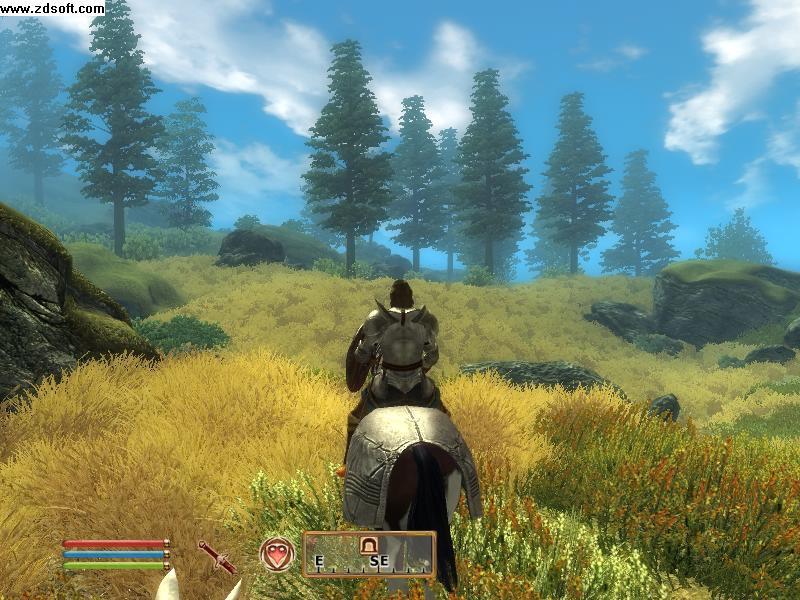Select the heart healing spell icon
The height and width of the screenshot is (600, 800).
point(277,554)
